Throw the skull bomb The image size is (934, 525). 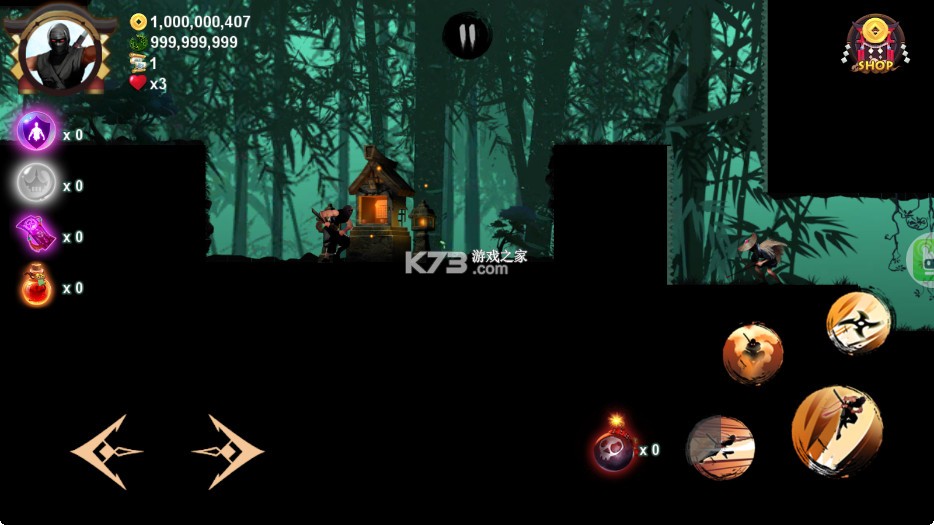(615, 446)
